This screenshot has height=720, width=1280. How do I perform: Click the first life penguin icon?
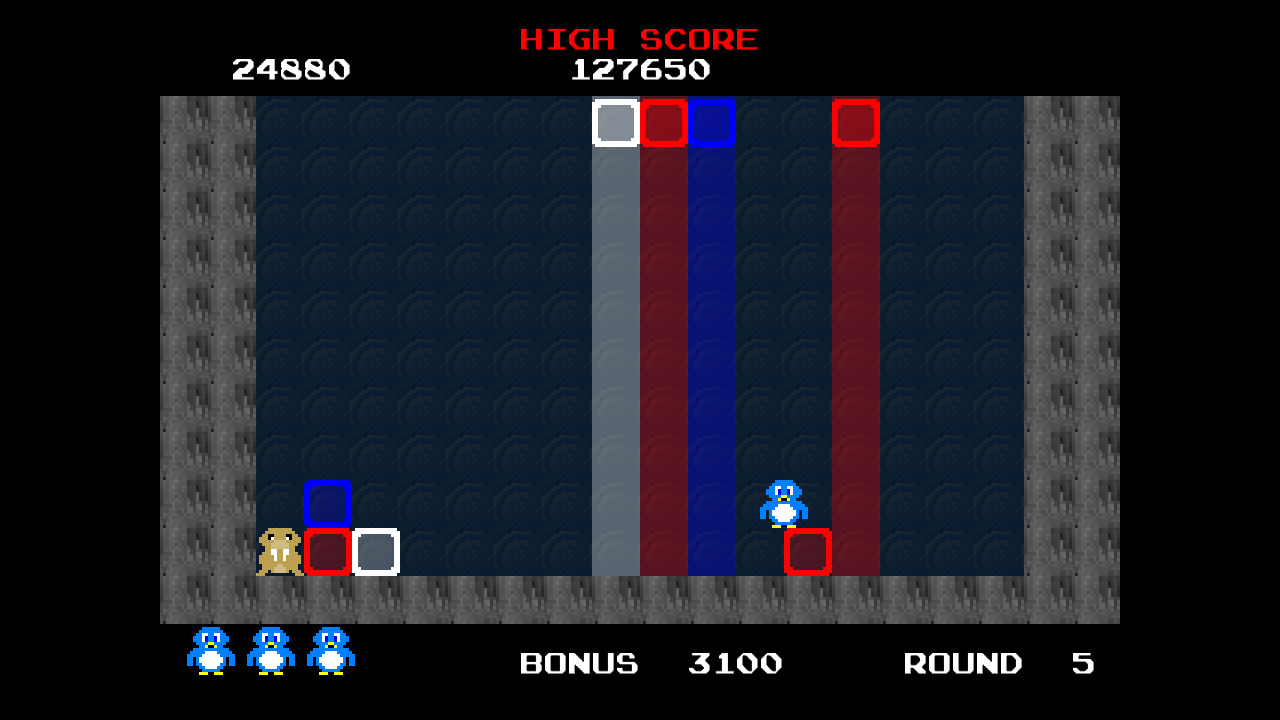click(209, 650)
